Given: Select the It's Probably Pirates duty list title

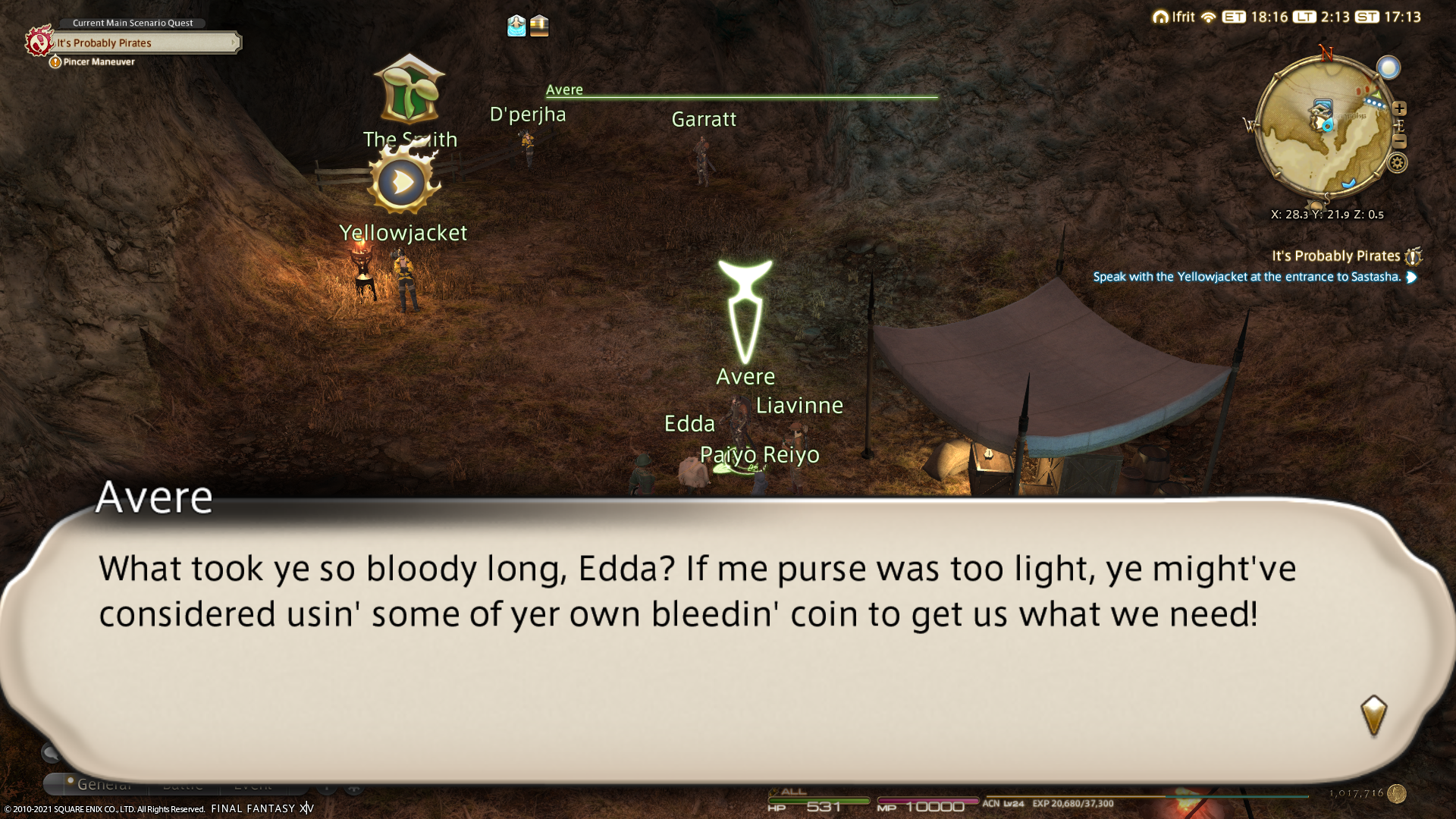Looking at the screenshot, I should (1335, 256).
